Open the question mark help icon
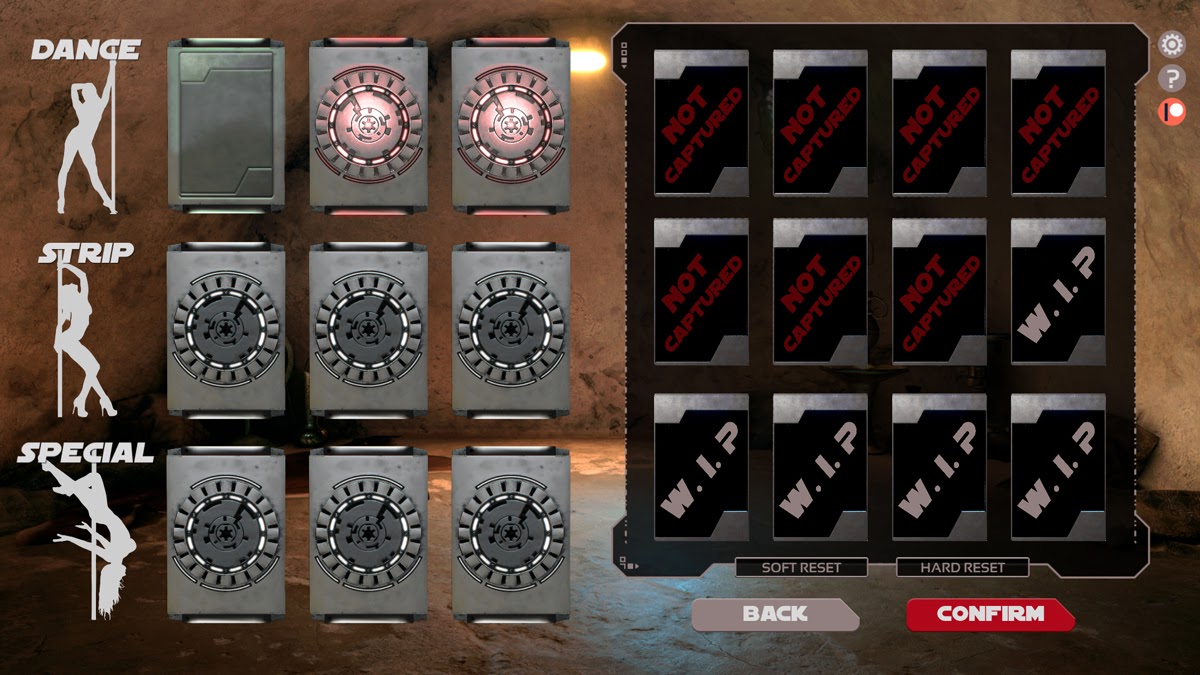The image size is (1200, 675). pyautogui.click(x=1171, y=79)
